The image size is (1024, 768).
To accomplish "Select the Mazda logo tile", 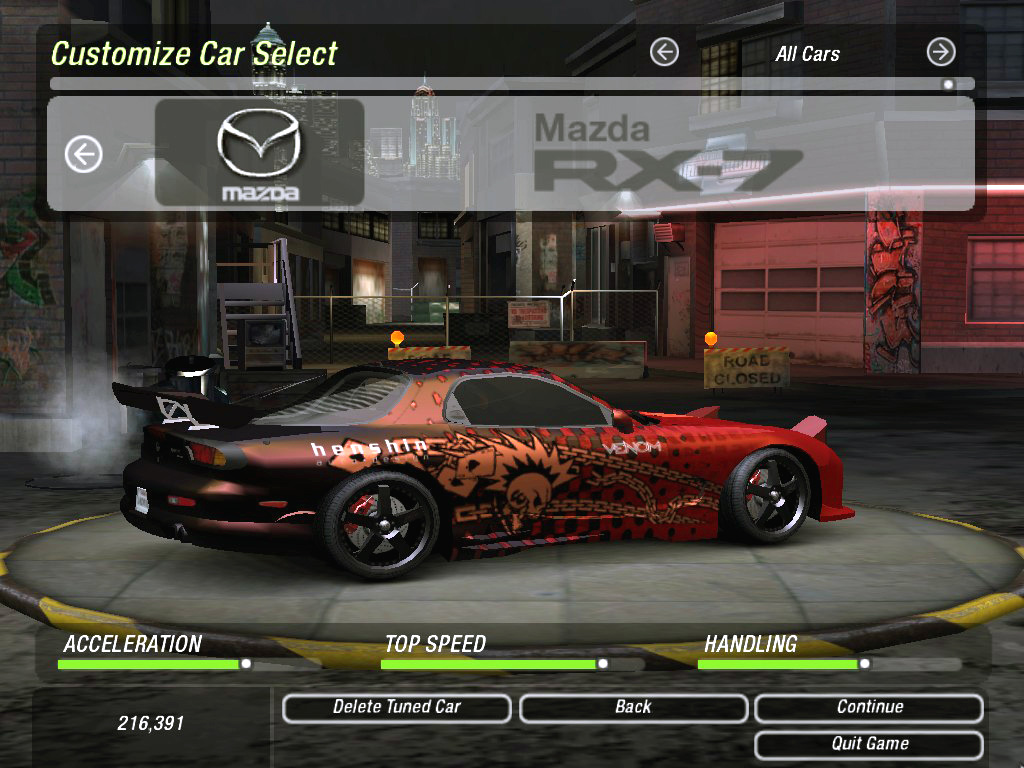I will point(259,153).
